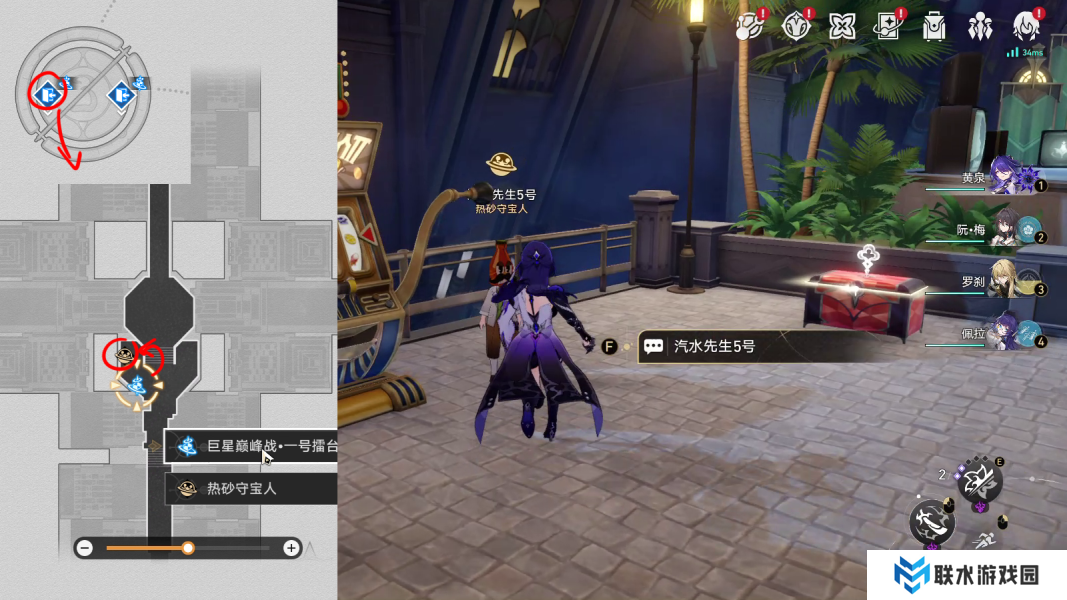
Task: Adjust the map zoom slider handle
Action: click(x=188, y=548)
